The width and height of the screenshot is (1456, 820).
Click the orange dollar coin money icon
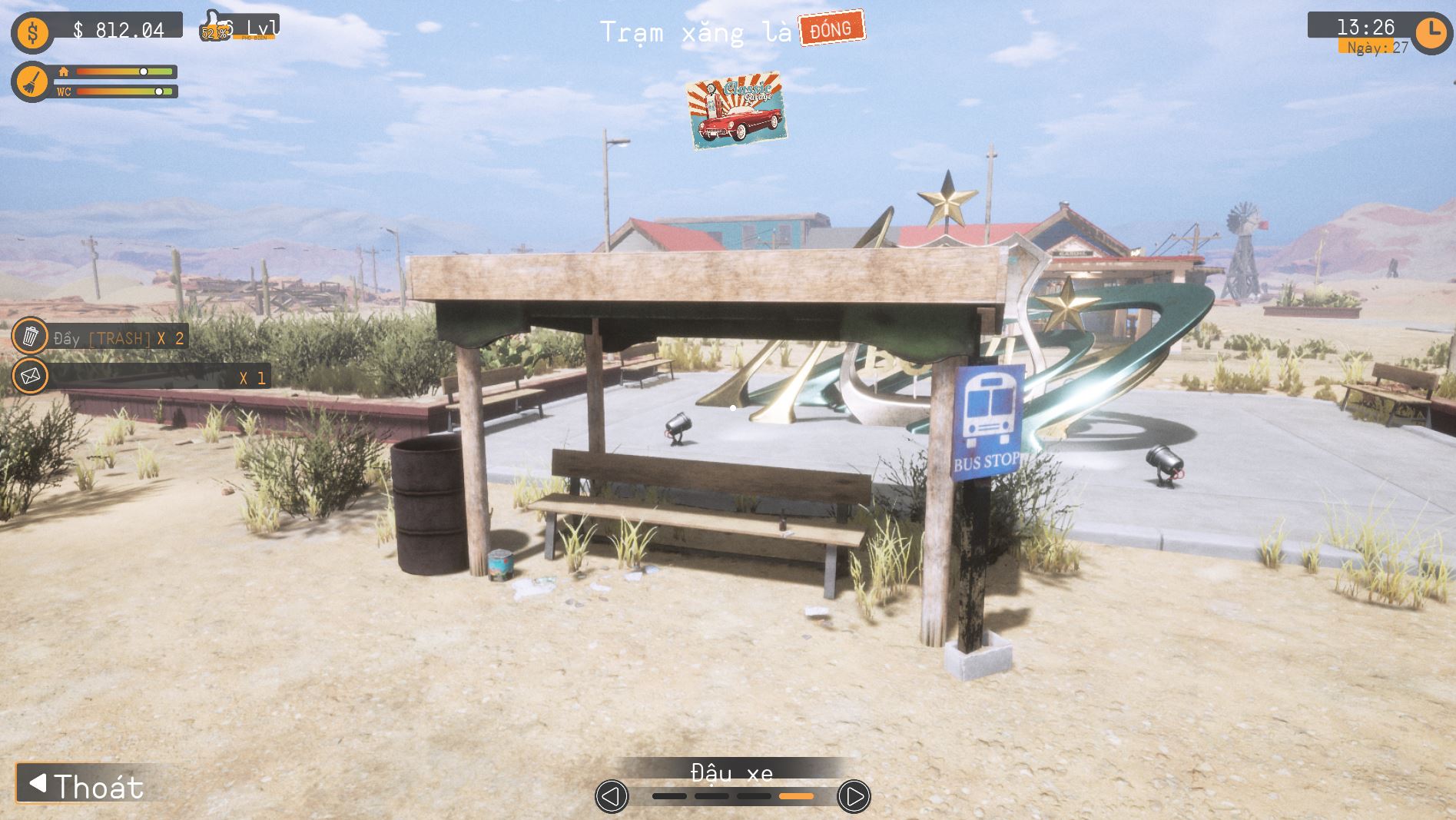click(x=32, y=32)
